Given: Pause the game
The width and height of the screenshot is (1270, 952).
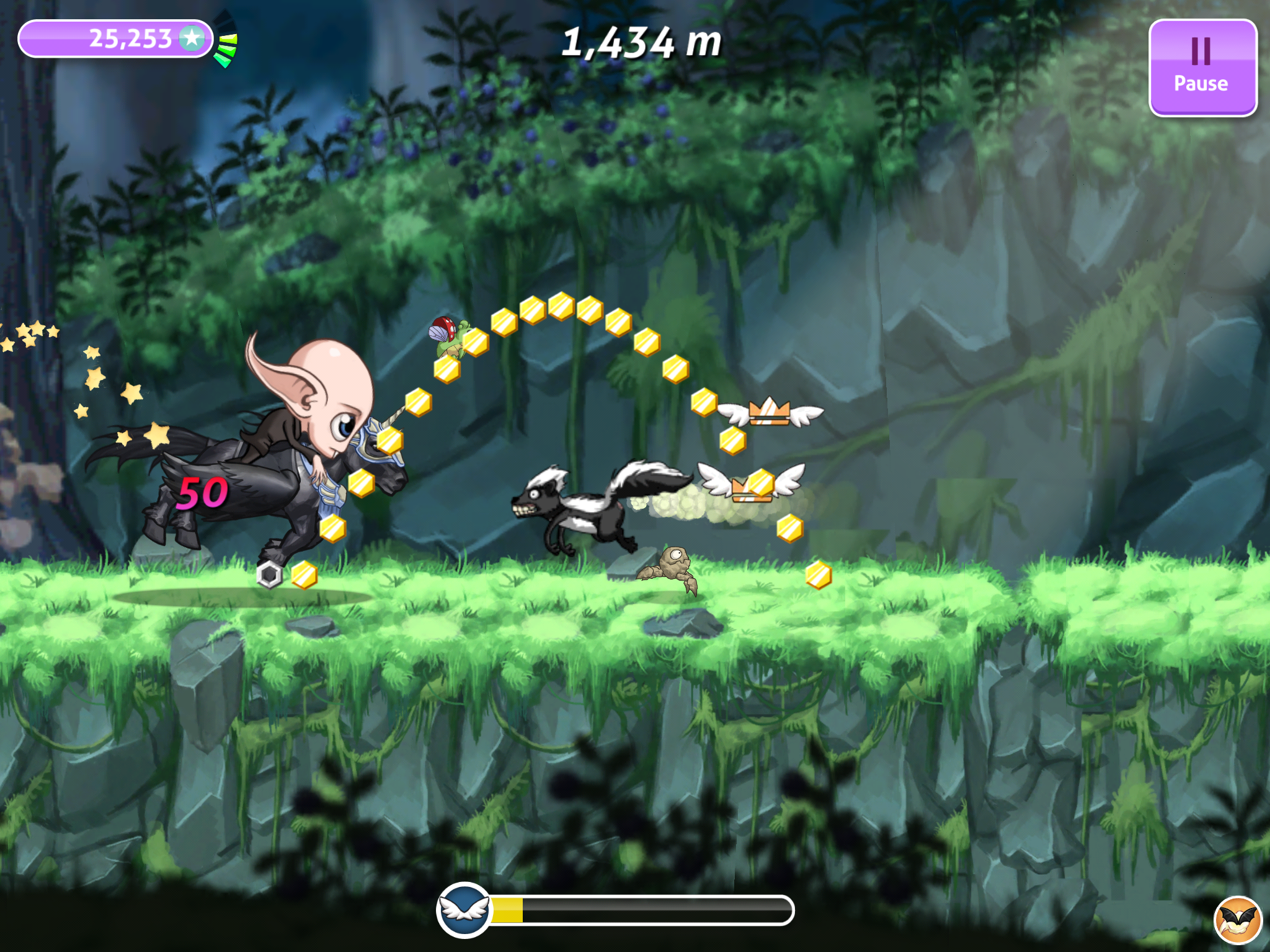Looking at the screenshot, I should pos(1202,67).
